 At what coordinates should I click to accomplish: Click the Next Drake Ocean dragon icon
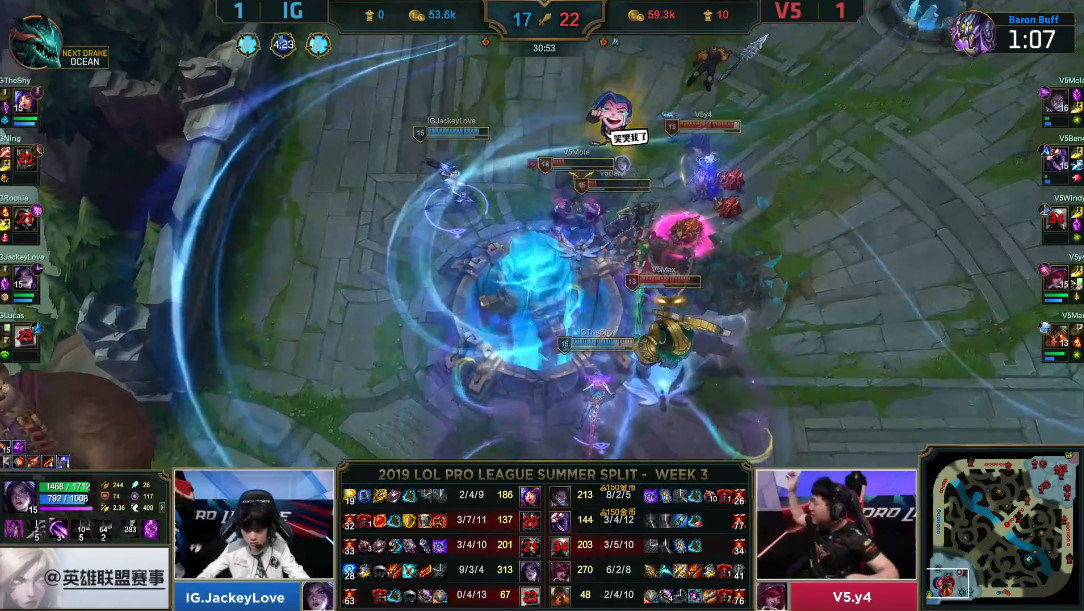36,42
